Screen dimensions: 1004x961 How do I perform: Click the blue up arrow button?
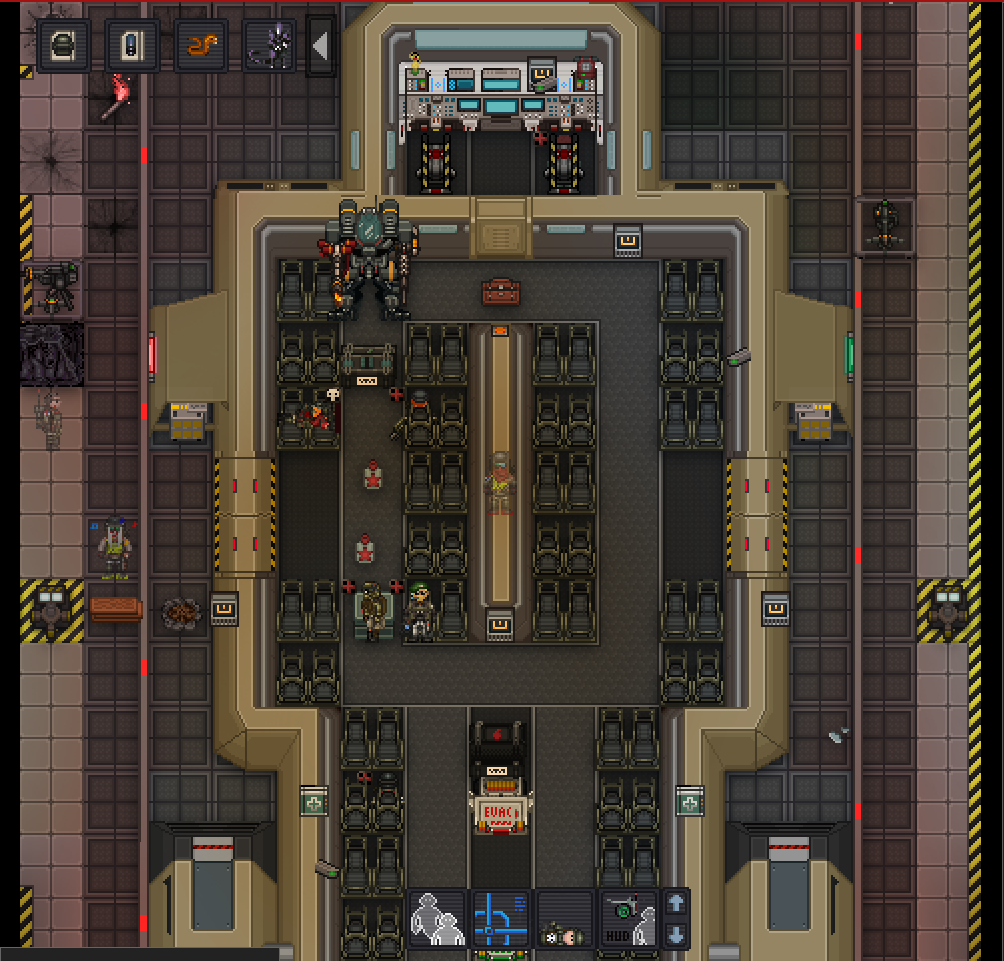click(x=676, y=903)
